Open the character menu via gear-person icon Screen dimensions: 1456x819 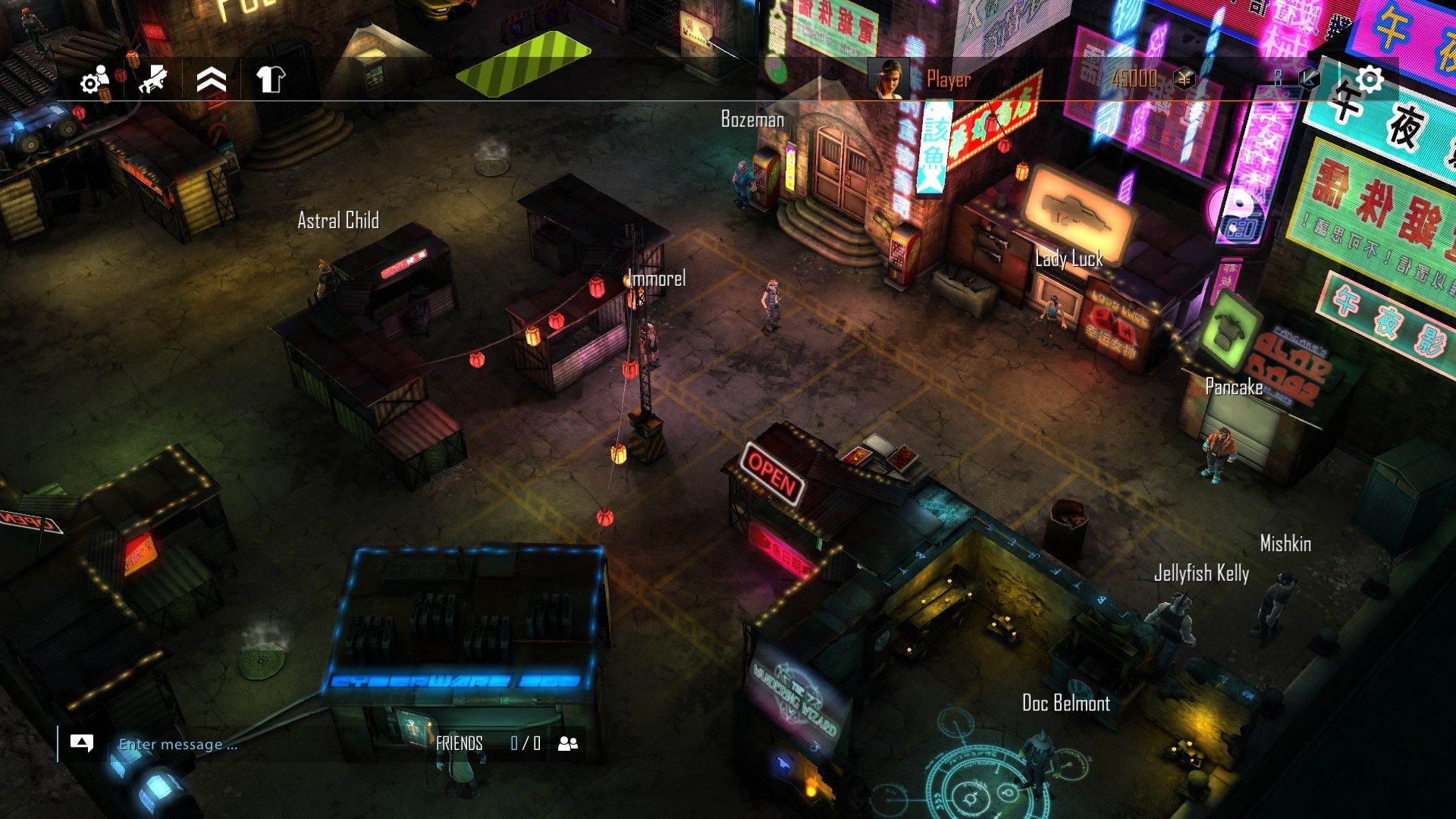point(93,82)
